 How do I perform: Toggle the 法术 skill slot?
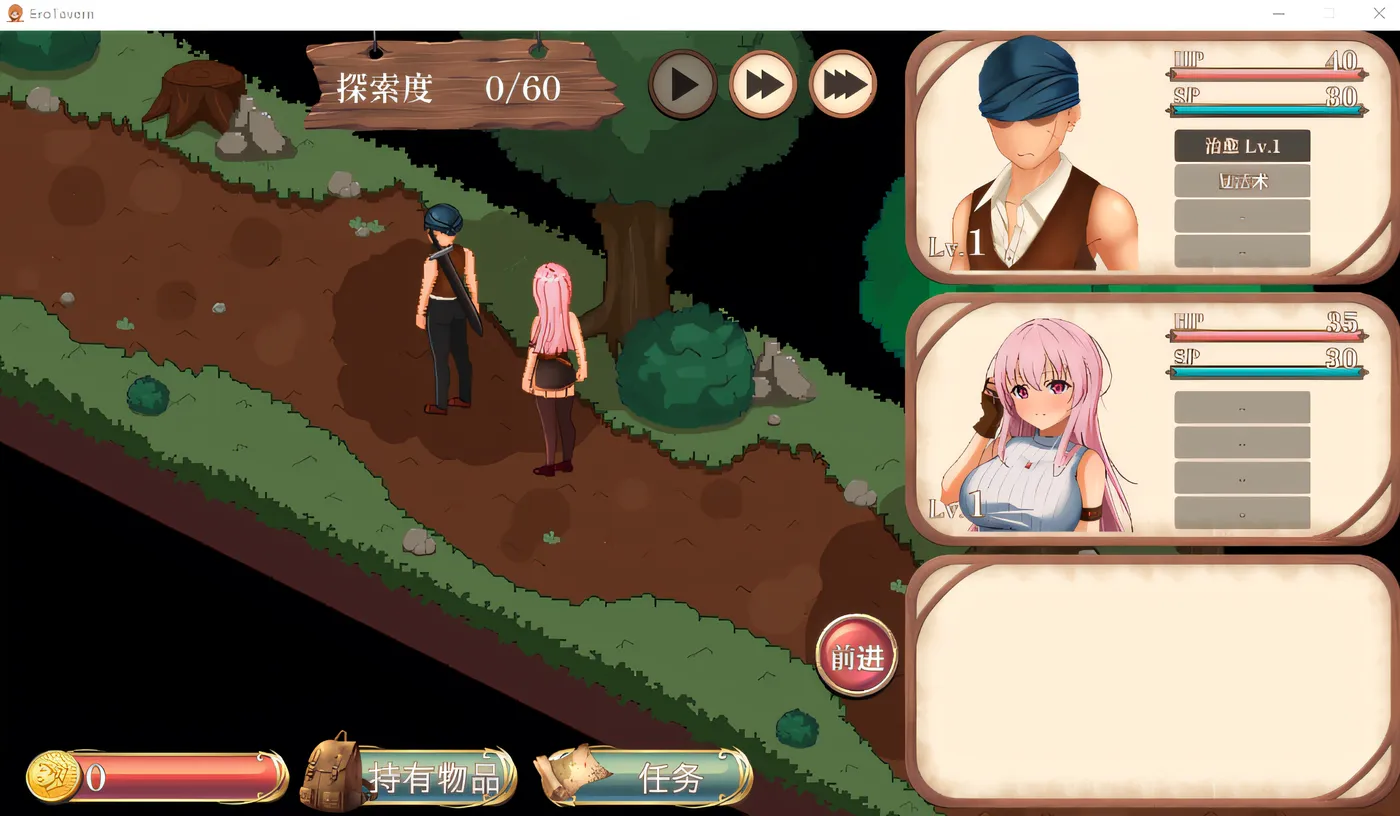tap(1242, 181)
